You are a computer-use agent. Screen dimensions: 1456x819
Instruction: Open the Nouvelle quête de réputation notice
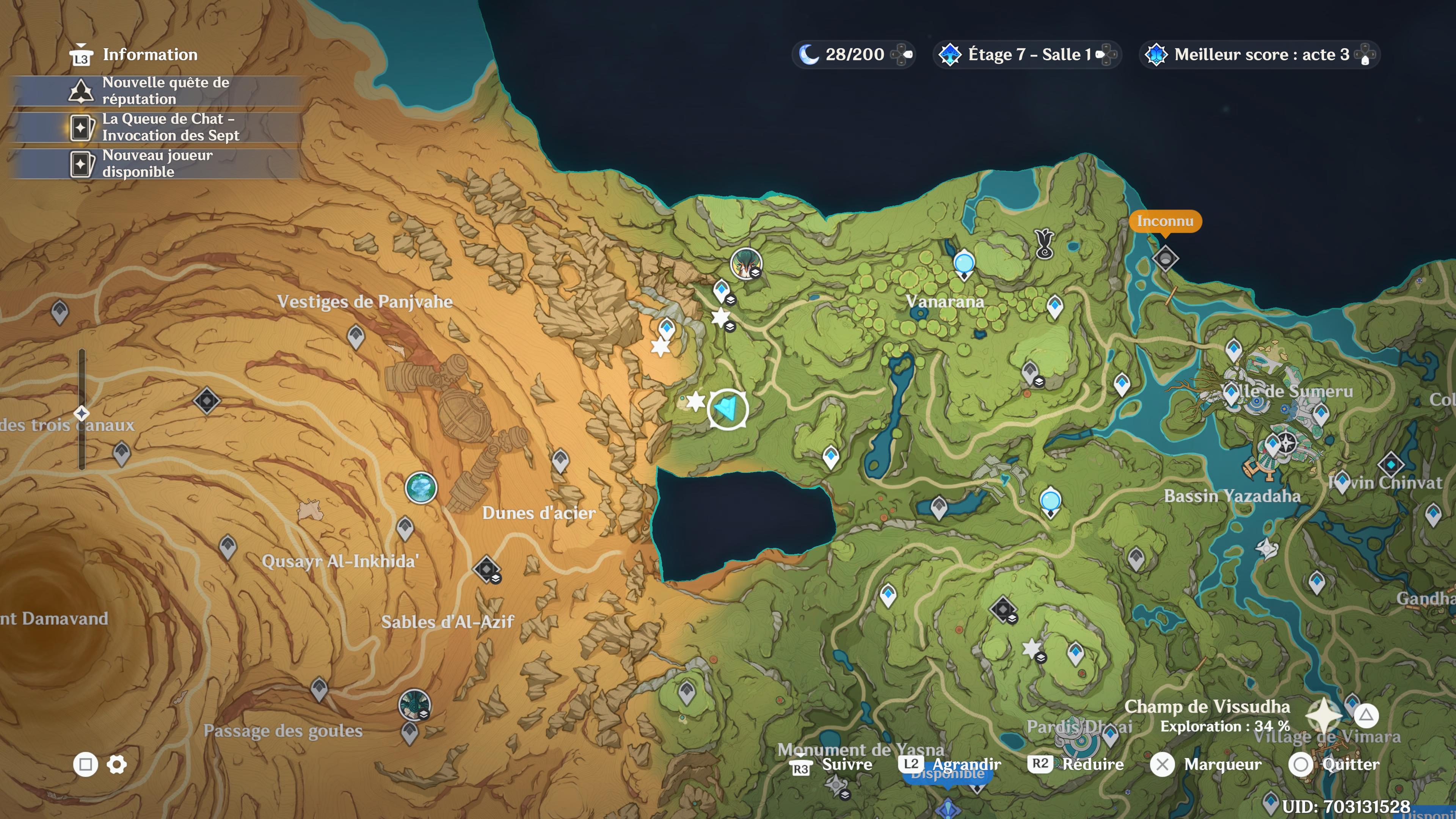click(x=155, y=91)
